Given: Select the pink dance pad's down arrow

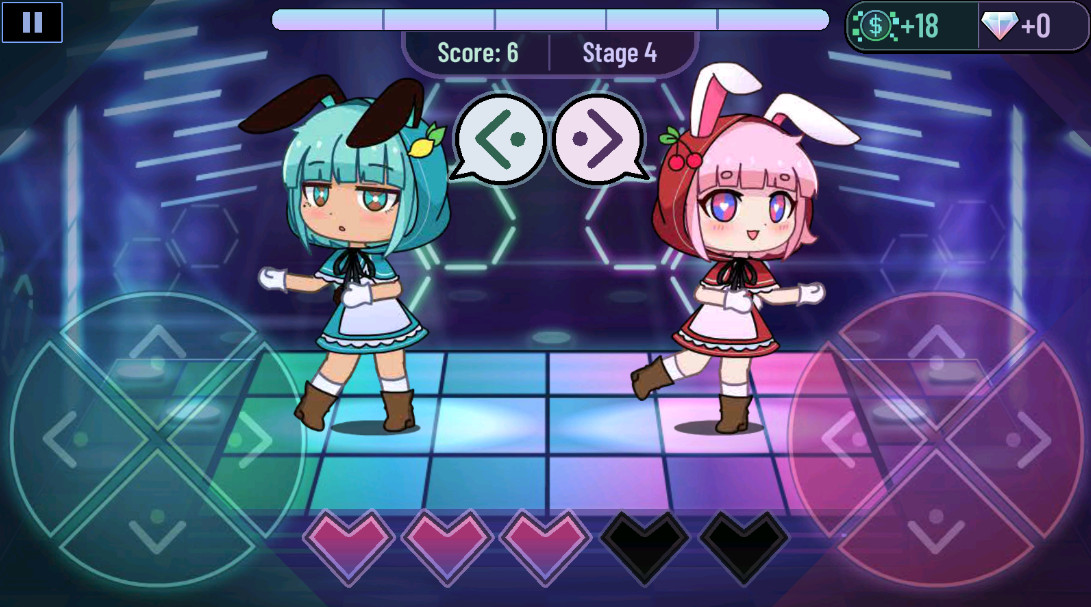Looking at the screenshot, I should pyautogui.click(x=935, y=525).
